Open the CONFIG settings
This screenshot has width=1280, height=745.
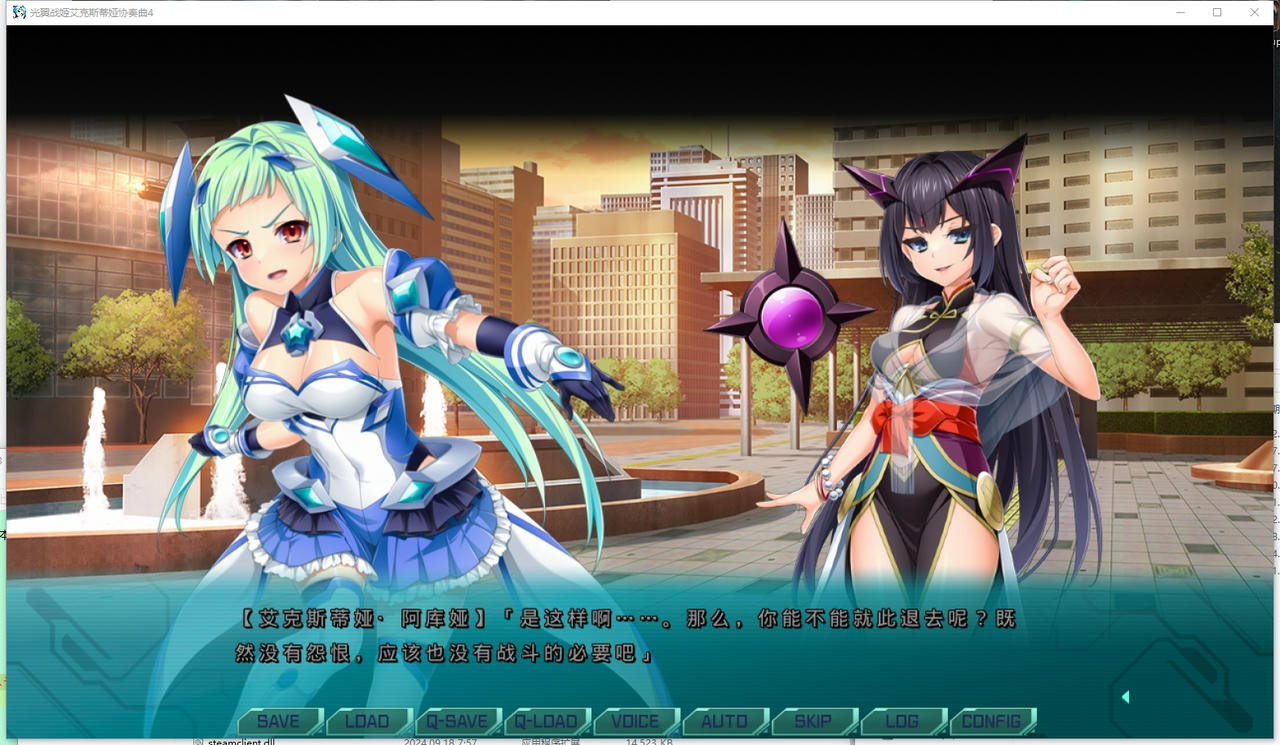click(x=992, y=720)
